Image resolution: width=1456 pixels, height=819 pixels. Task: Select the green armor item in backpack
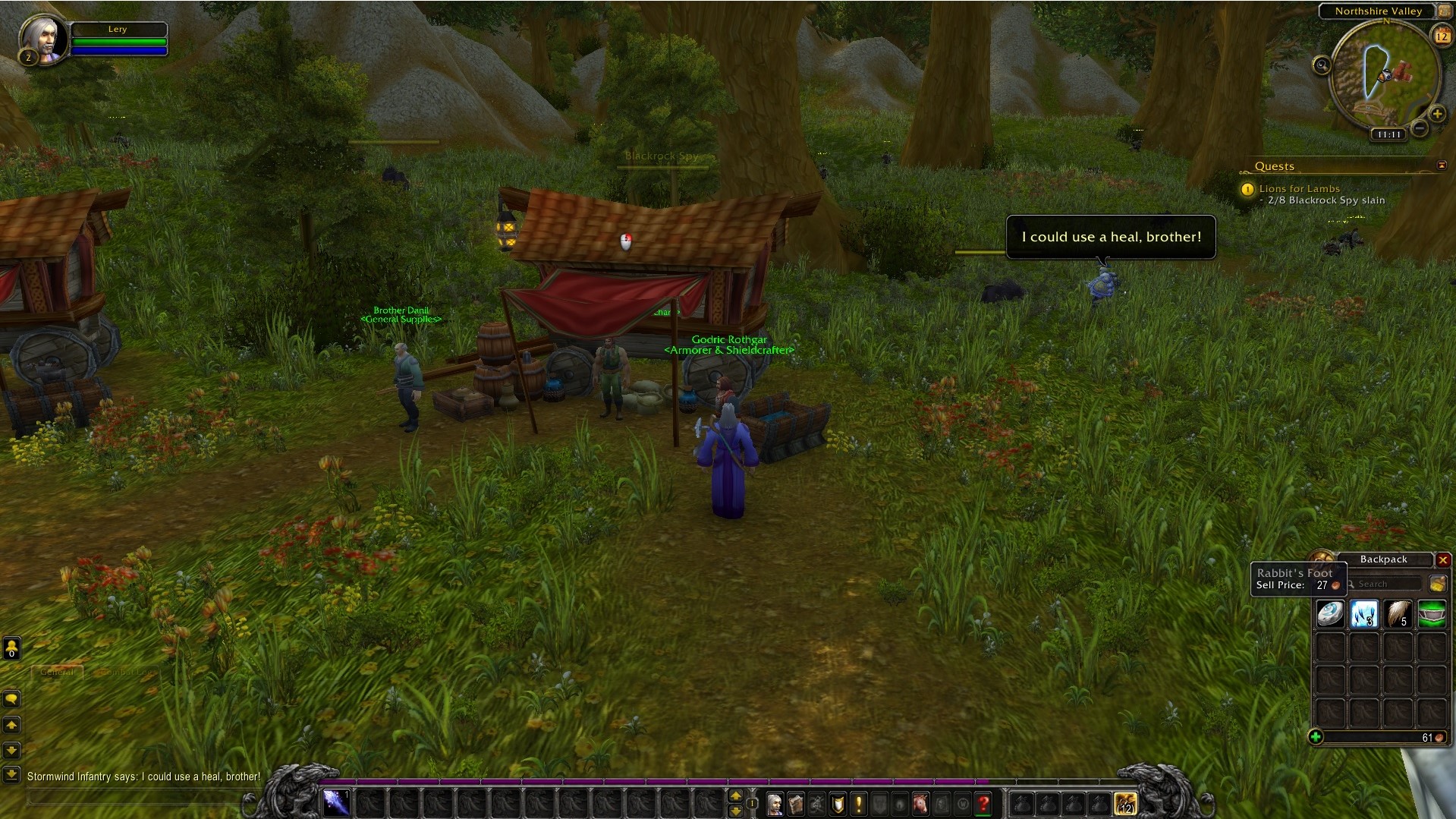pyautogui.click(x=1432, y=613)
